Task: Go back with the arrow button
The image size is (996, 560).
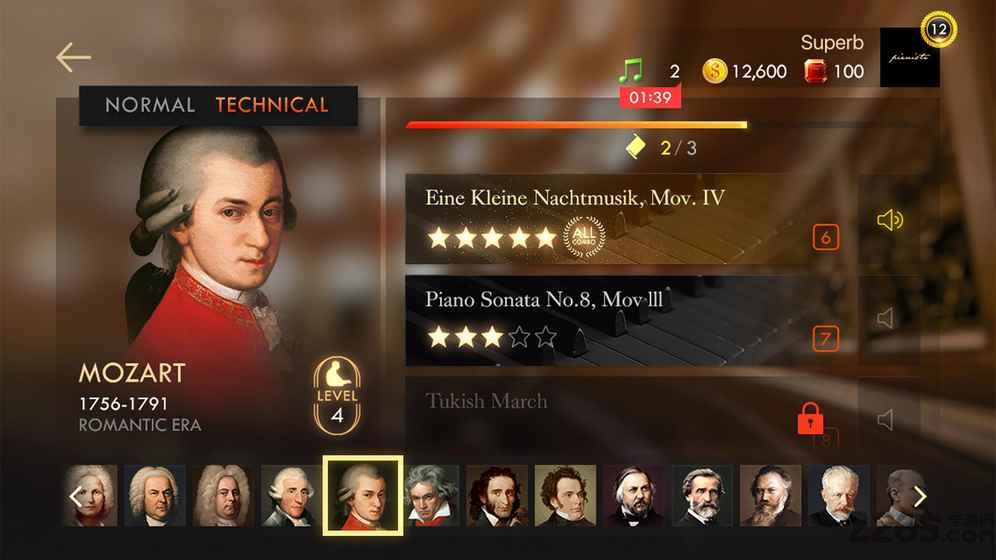Action: [x=73, y=57]
